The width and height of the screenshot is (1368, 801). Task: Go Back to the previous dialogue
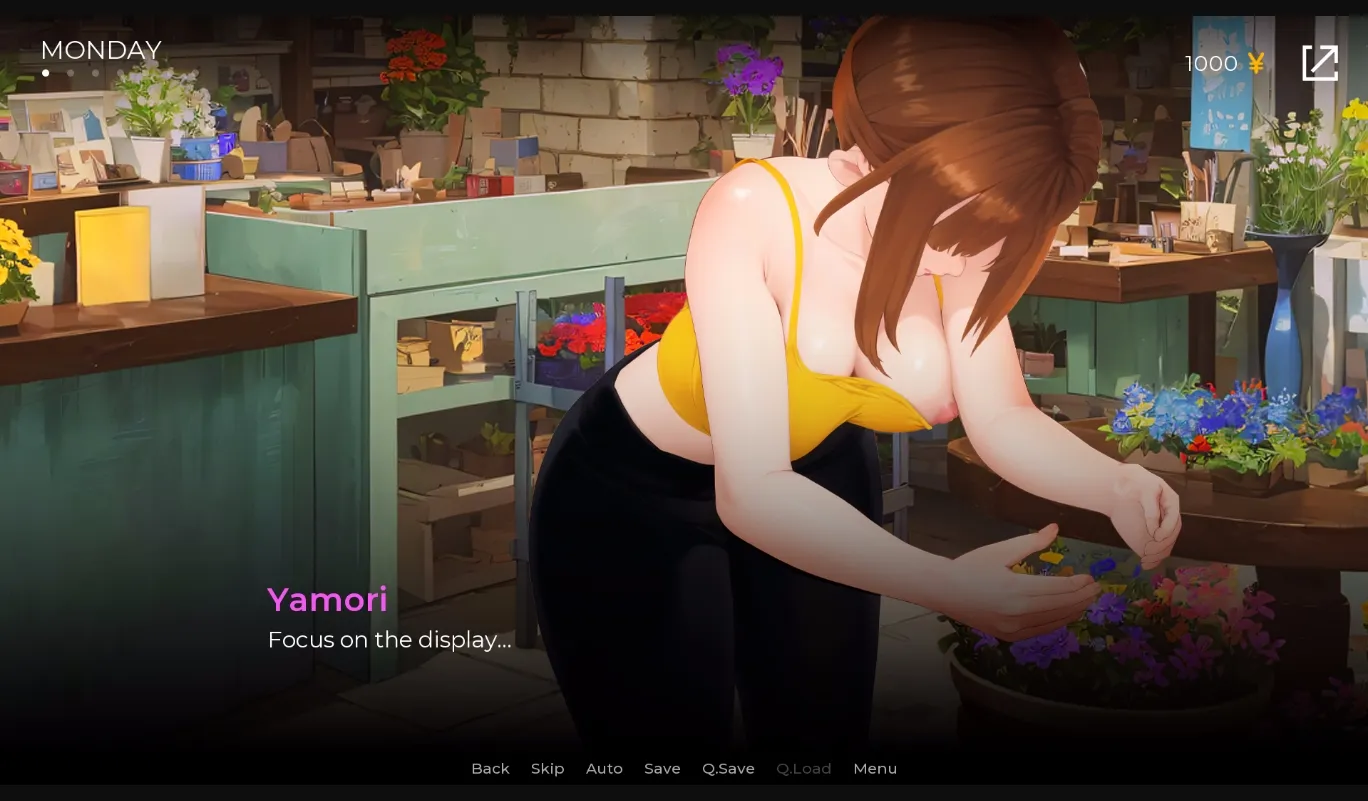(x=490, y=768)
